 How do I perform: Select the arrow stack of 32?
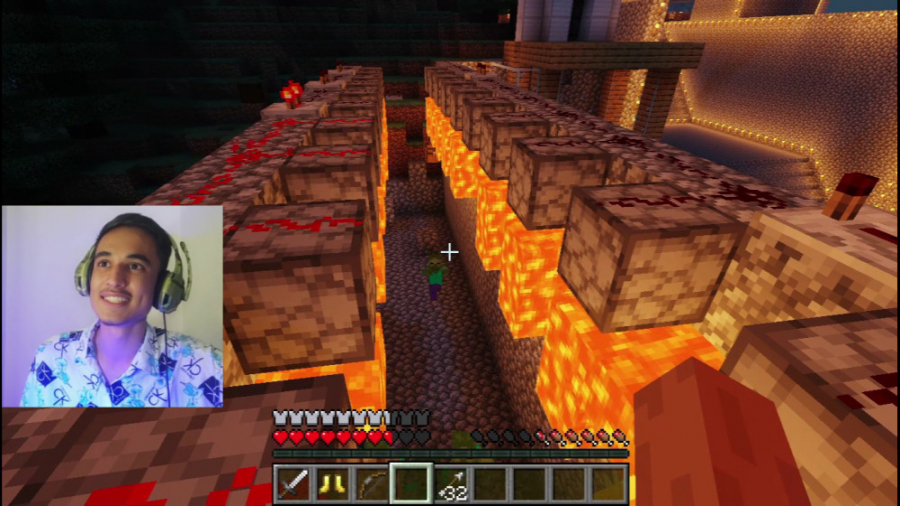(x=450, y=484)
